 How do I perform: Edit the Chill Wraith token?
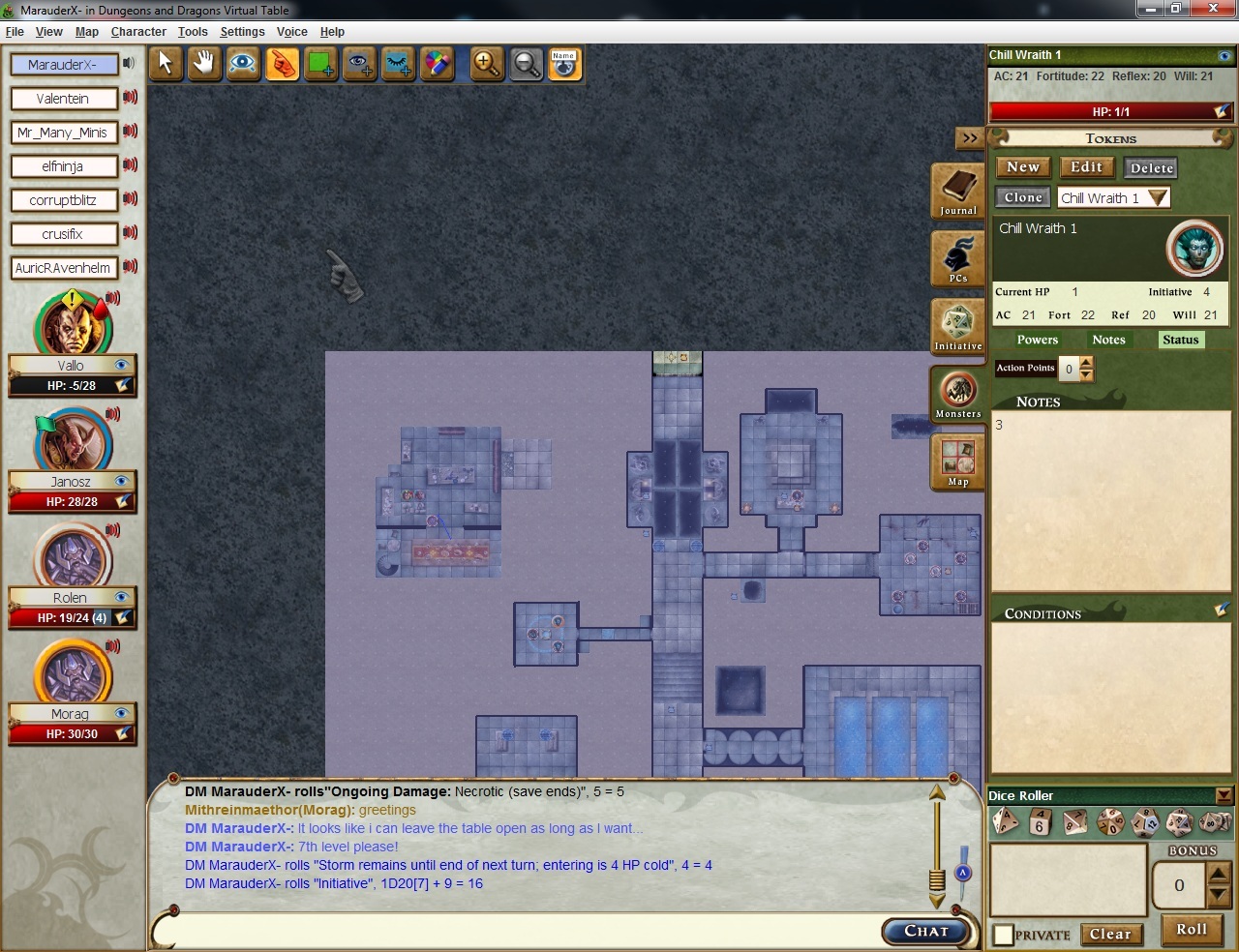pyautogui.click(x=1086, y=167)
